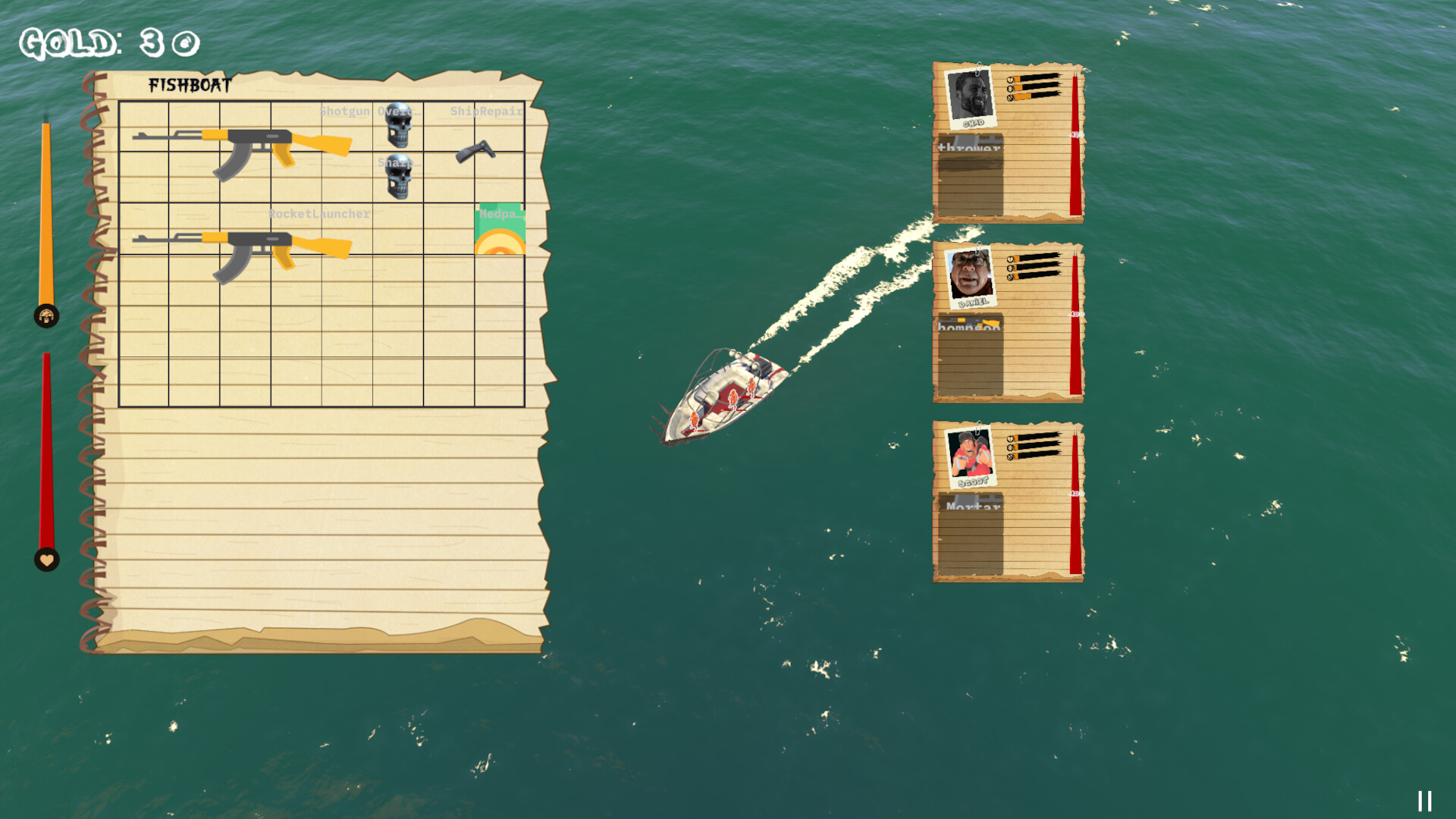
Task: Toggle Daniel's first stat bar
Action: pos(1035,260)
